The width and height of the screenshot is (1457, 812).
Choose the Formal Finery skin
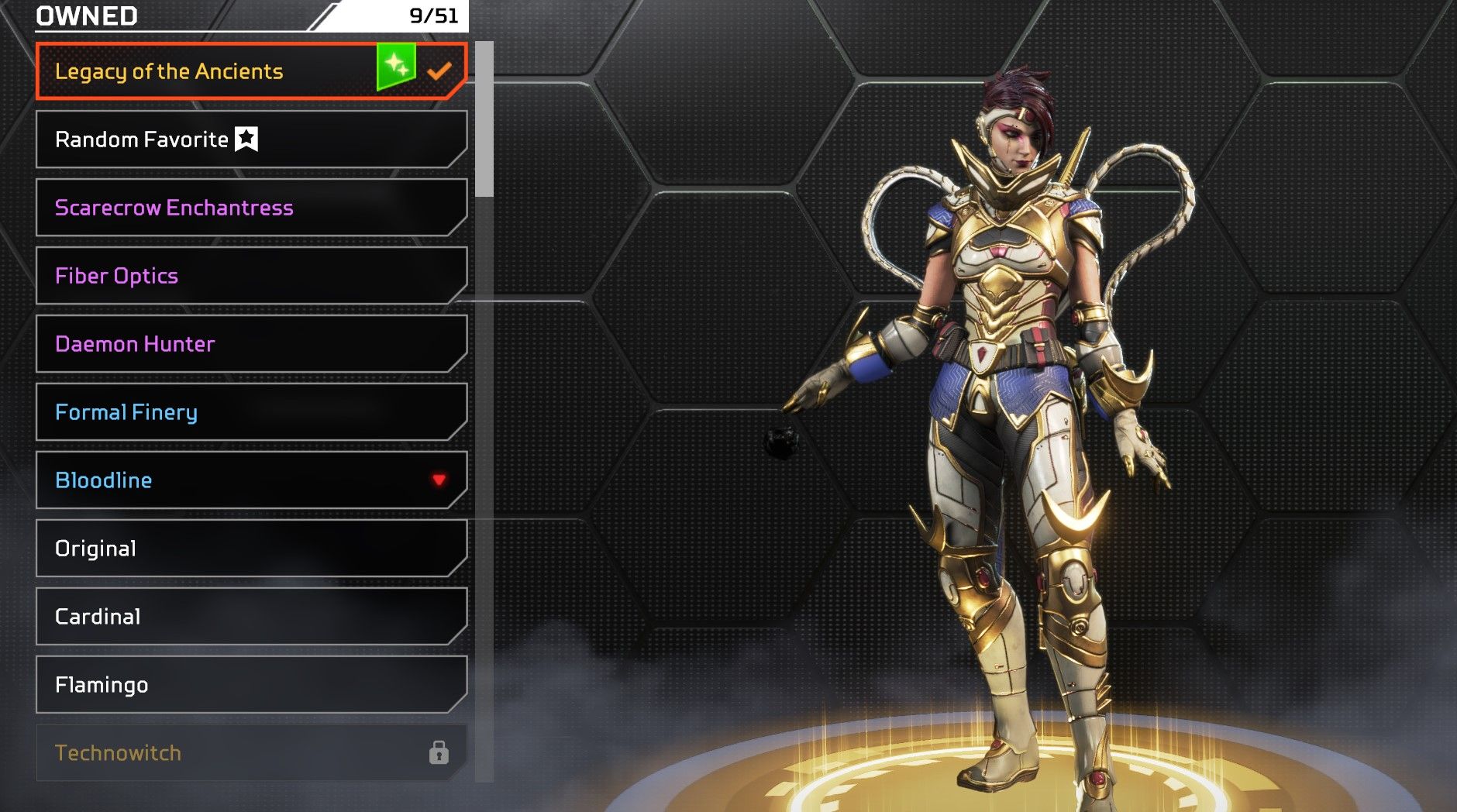[250, 412]
